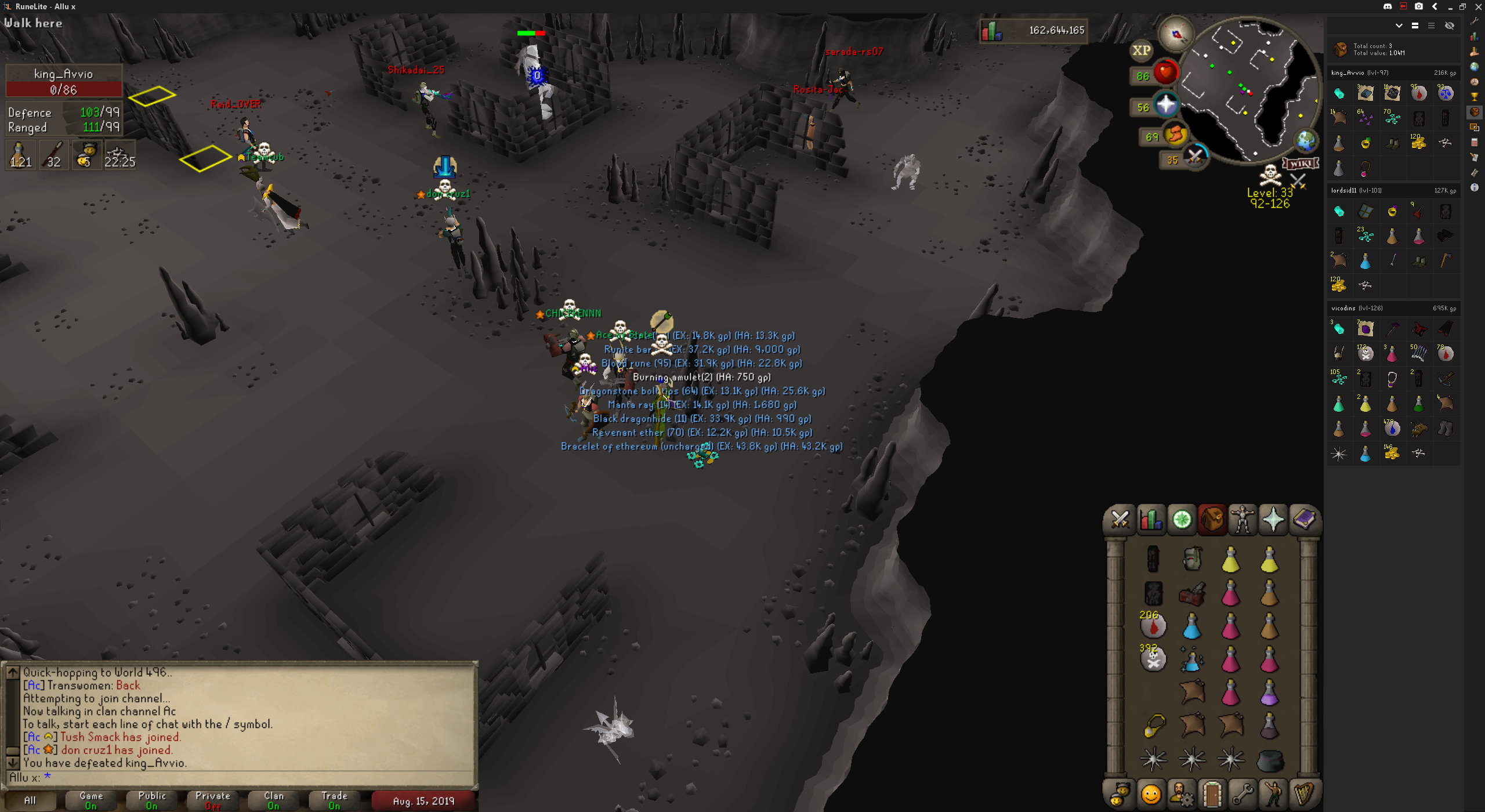
Task: Open the Worn Equipment tab
Action: click(1243, 519)
